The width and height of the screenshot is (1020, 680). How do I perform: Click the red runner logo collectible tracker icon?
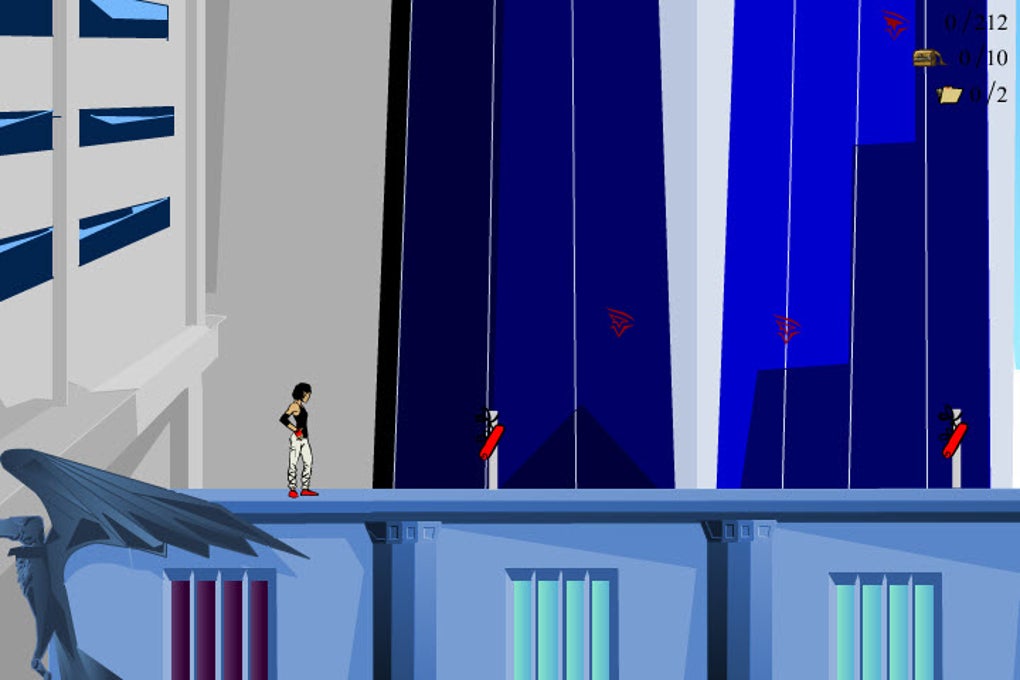[895, 24]
